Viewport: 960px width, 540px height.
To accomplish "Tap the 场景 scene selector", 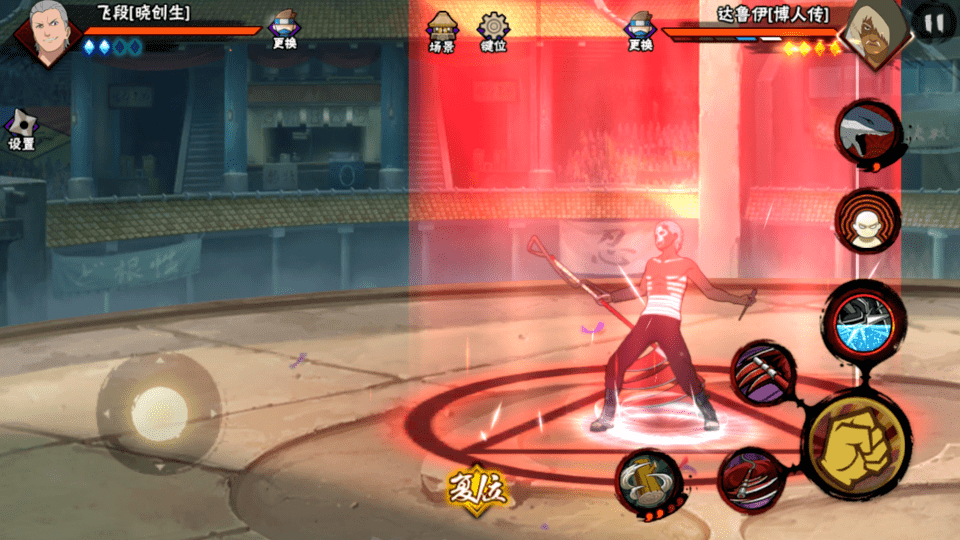I will pos(441,32).
